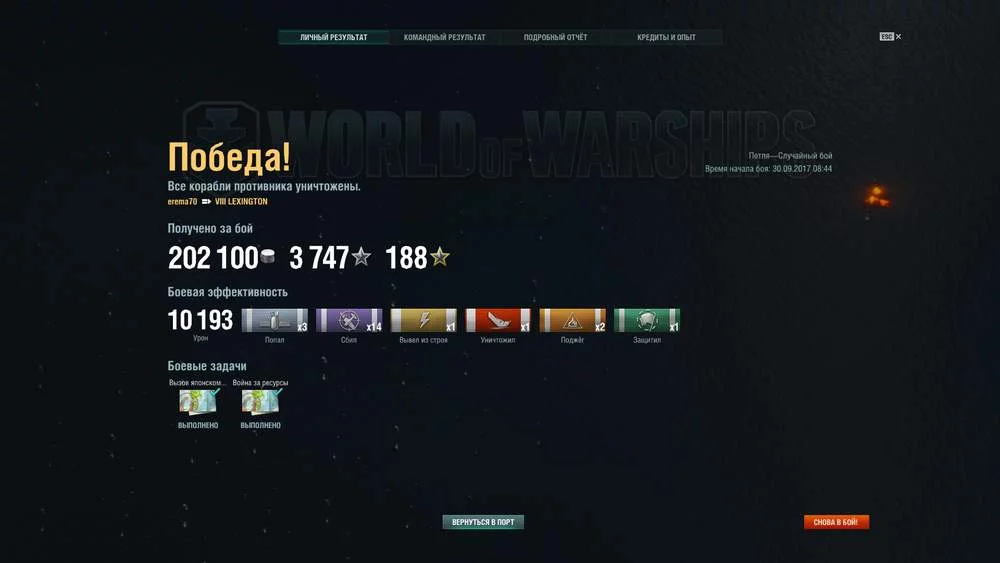This screenshot has width=1000, height=563.
Task: Close the results screen with the X
Action: [898, 37]
